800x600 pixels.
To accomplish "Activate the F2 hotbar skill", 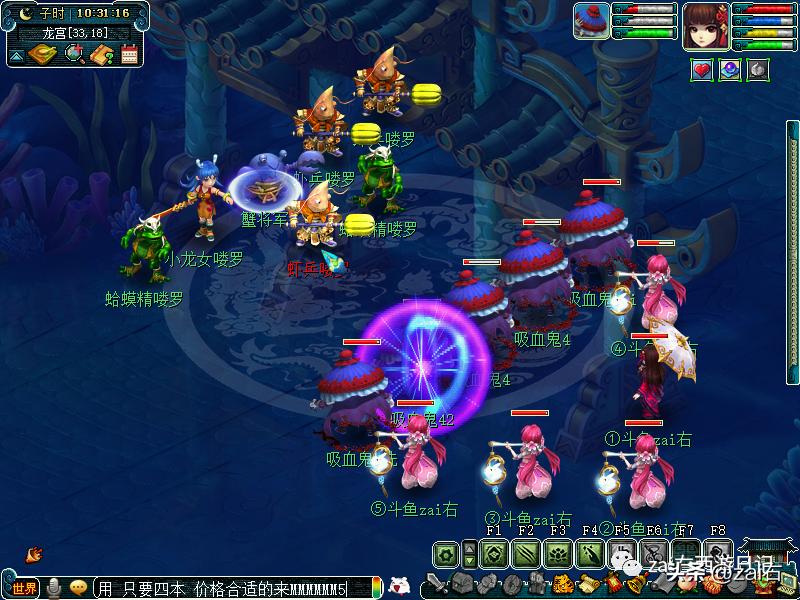I will pos(525,554).
